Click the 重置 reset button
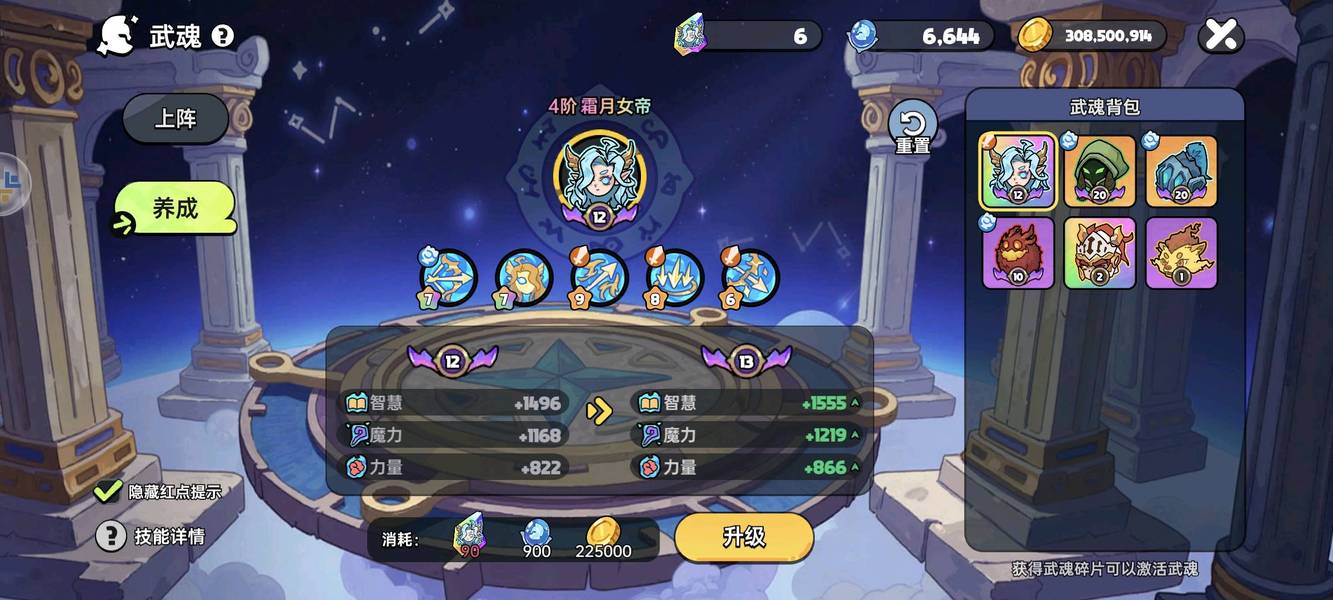Image resolution: width=1333 pixels, height=600 pixels. [912, 127]
